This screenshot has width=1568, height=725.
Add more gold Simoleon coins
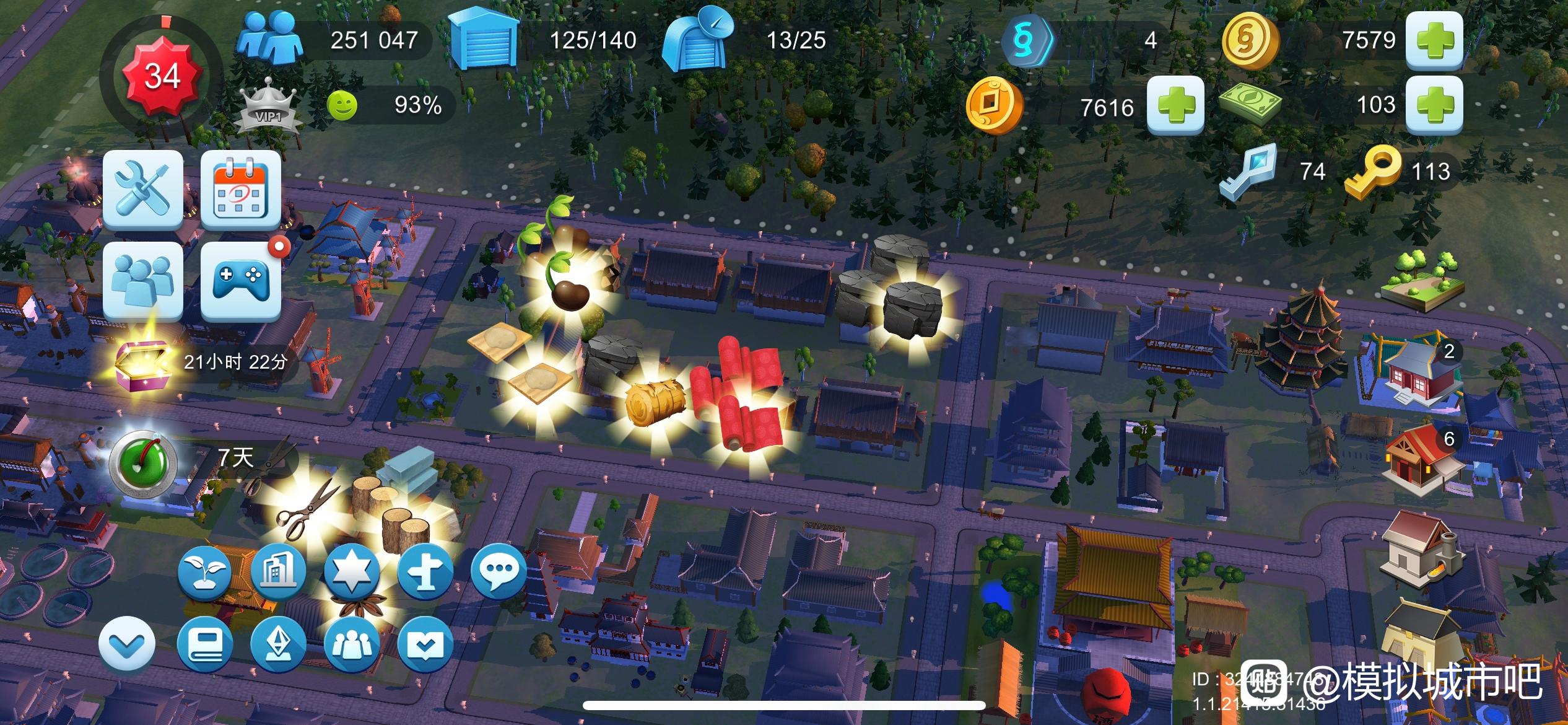tap(1434, 40)
